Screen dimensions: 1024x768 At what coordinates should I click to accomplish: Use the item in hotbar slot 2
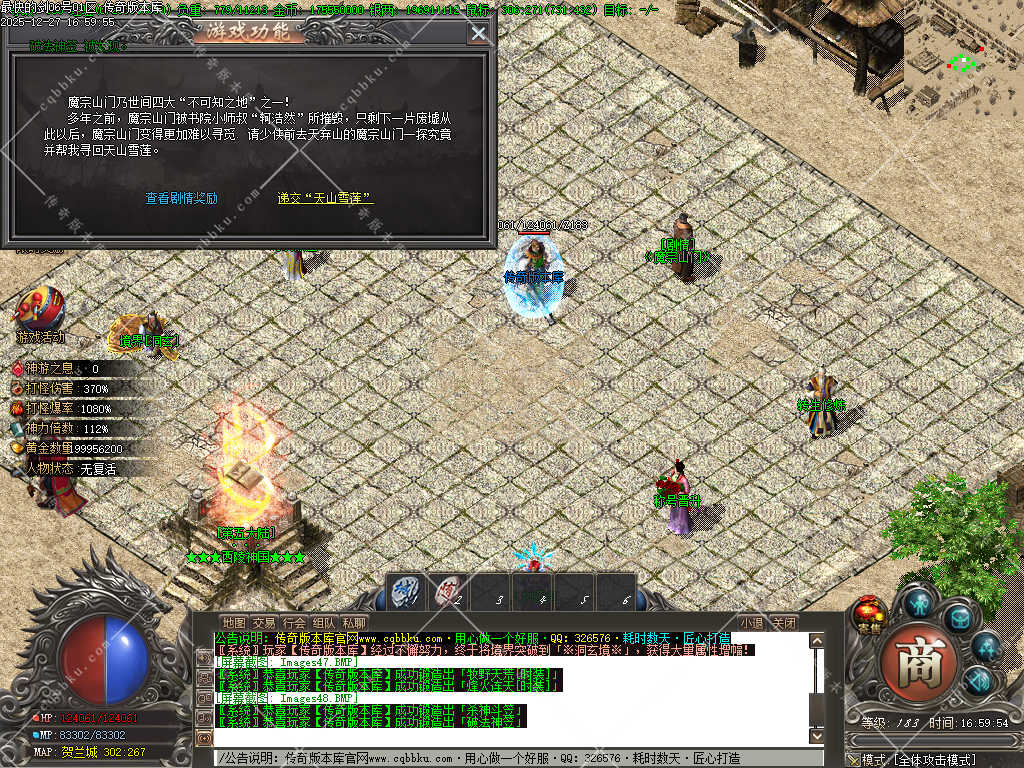click(x=449, y=592)
